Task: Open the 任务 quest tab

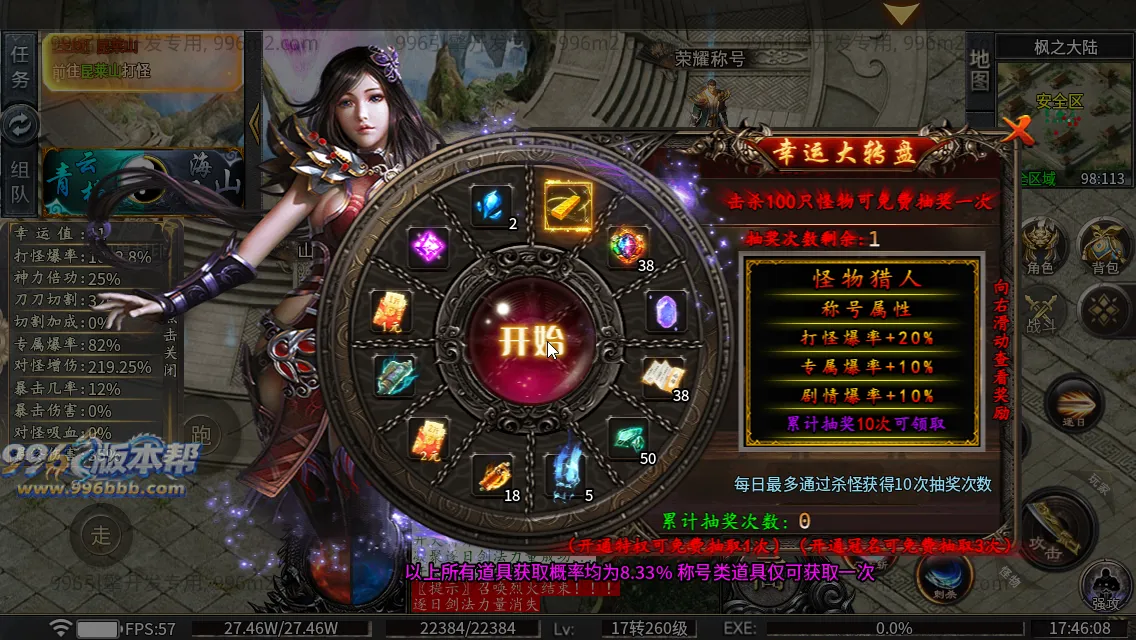Action: click(x=20, y=66)
